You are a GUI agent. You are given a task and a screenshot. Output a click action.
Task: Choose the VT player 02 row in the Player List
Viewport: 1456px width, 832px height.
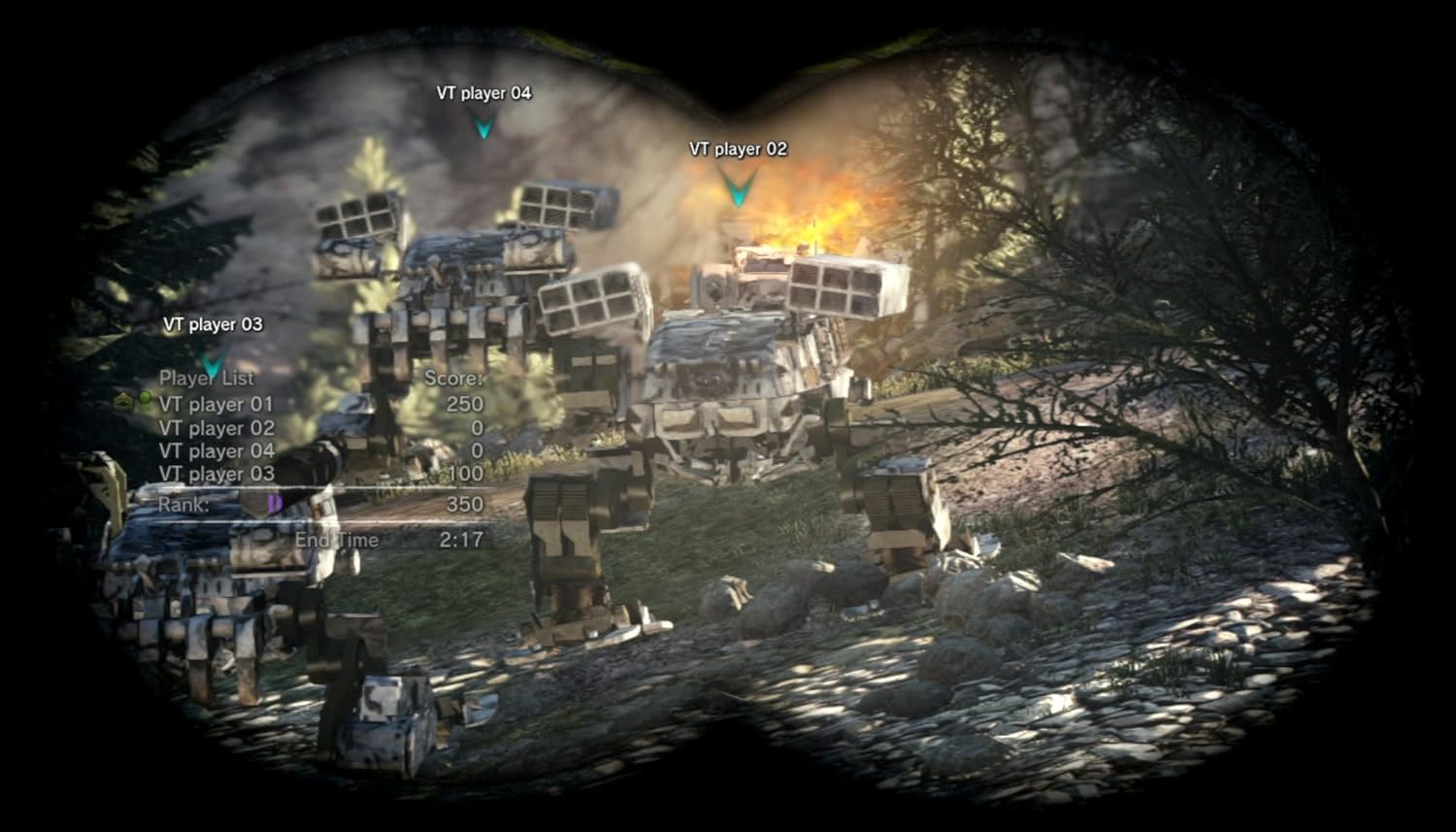(x=216, y=428)
